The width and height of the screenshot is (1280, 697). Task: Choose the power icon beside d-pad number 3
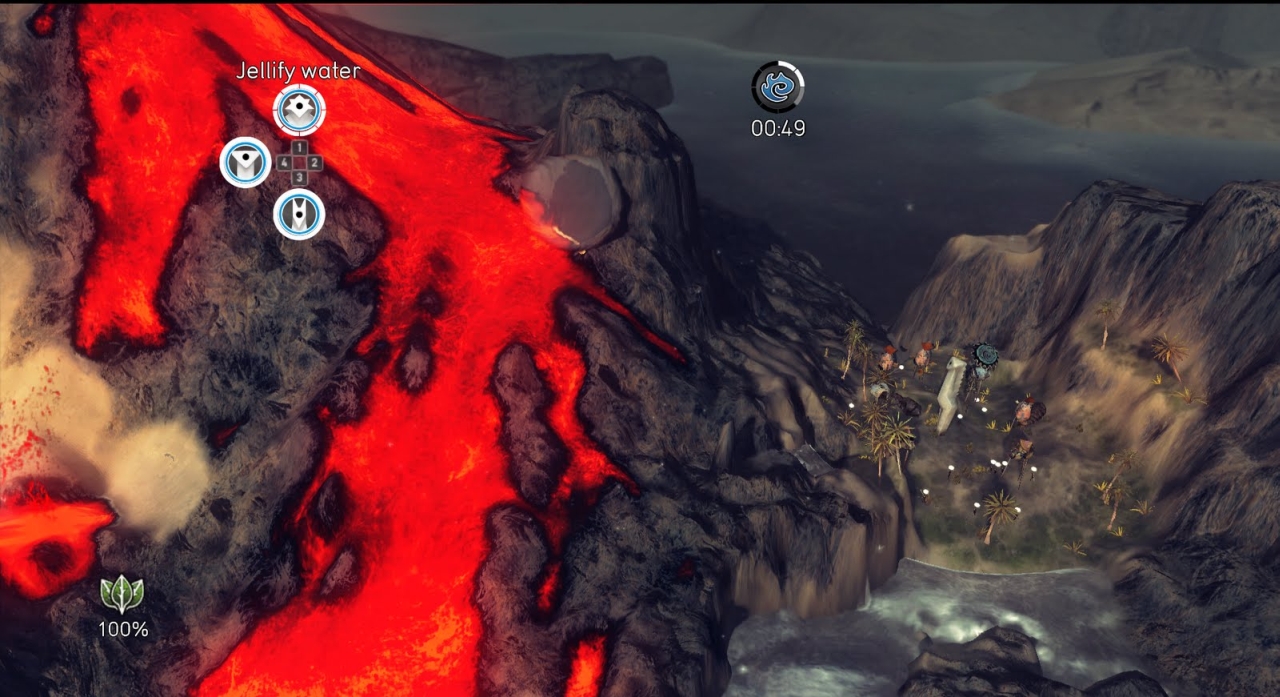click(x=299, y=213)
